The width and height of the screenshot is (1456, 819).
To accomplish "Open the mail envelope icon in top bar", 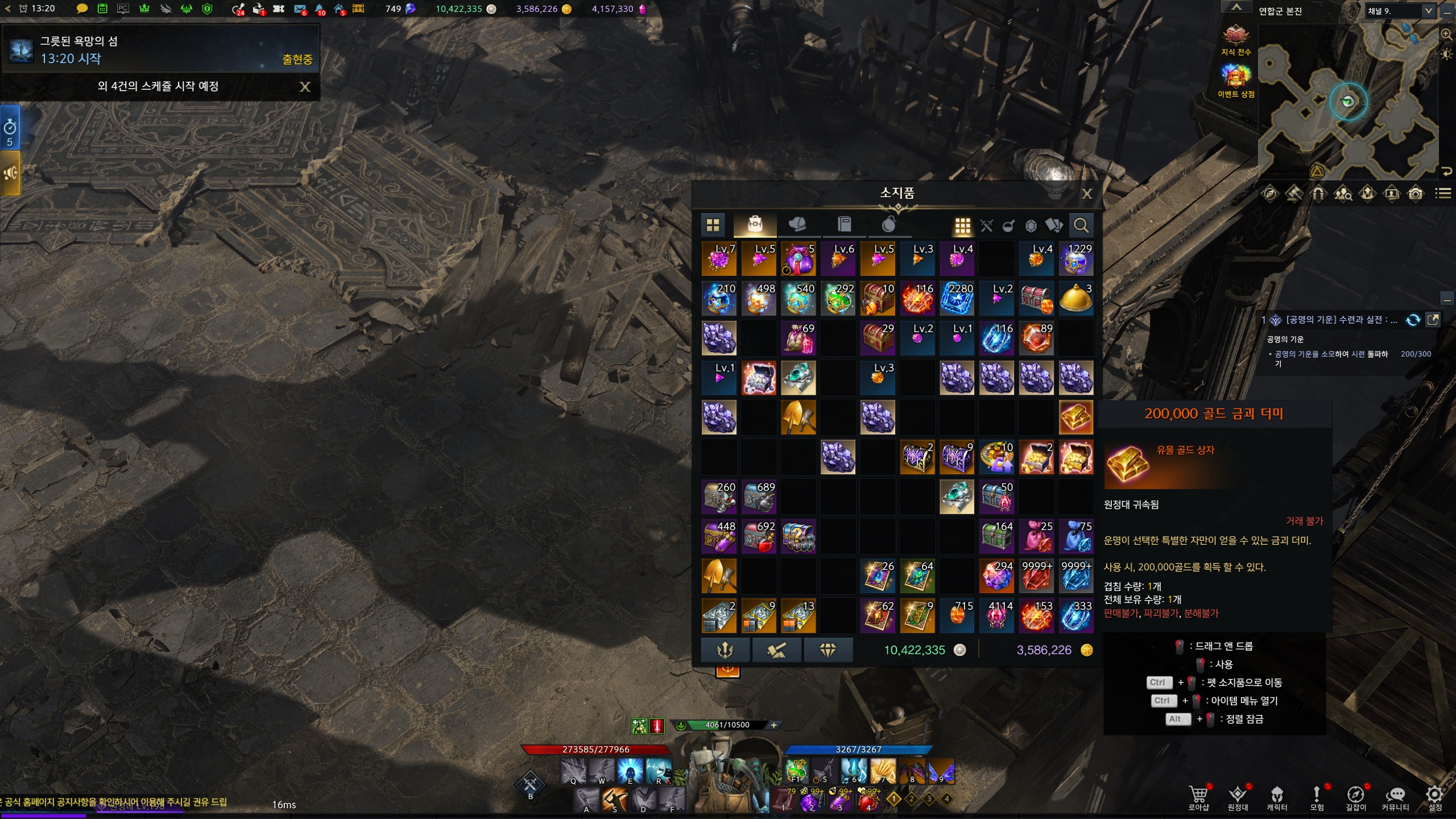I will (300, 9).
